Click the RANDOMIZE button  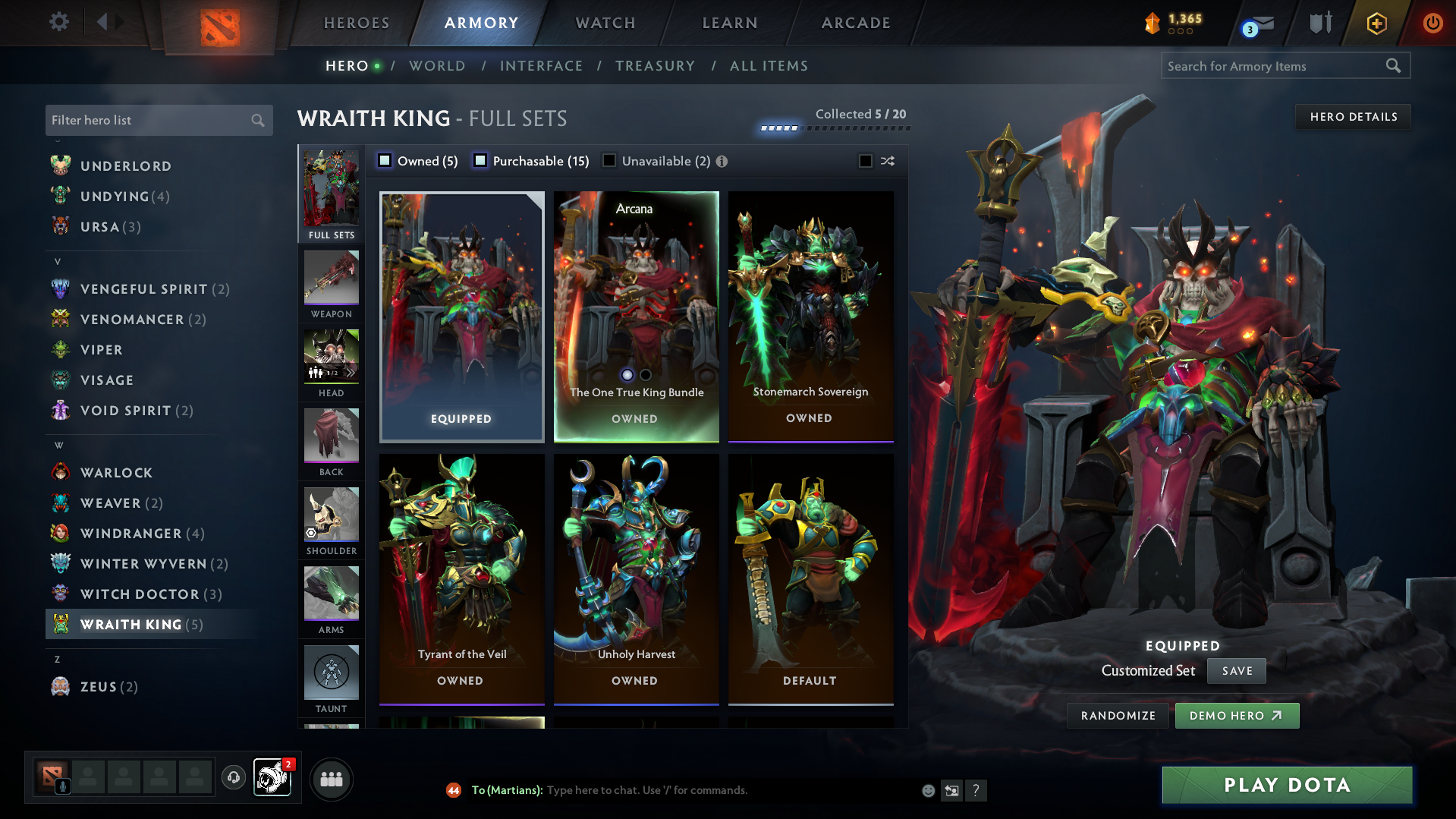[1117, 715]
